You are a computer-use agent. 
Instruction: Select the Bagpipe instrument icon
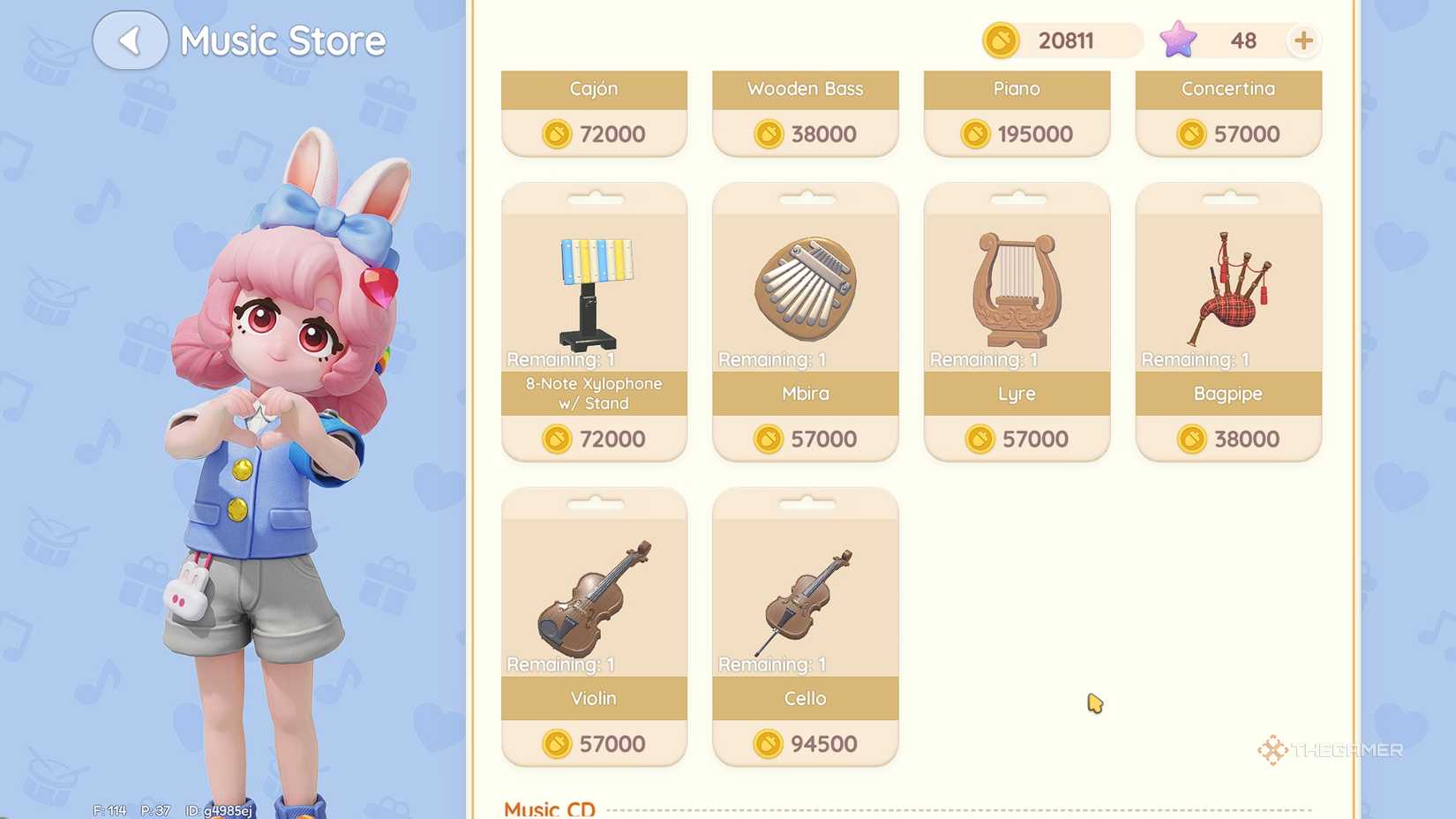point(1228,282)
